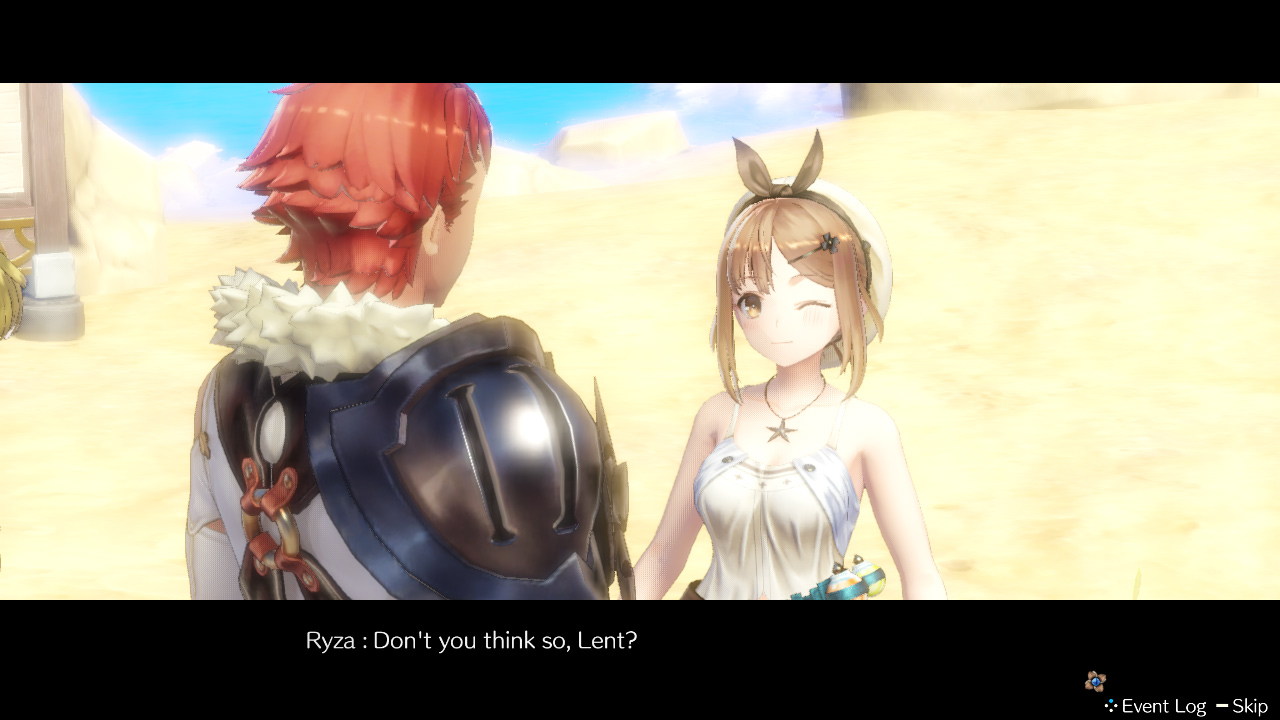
Task: Click the blue gem center of the flower icon
Action: [1095, 682]
